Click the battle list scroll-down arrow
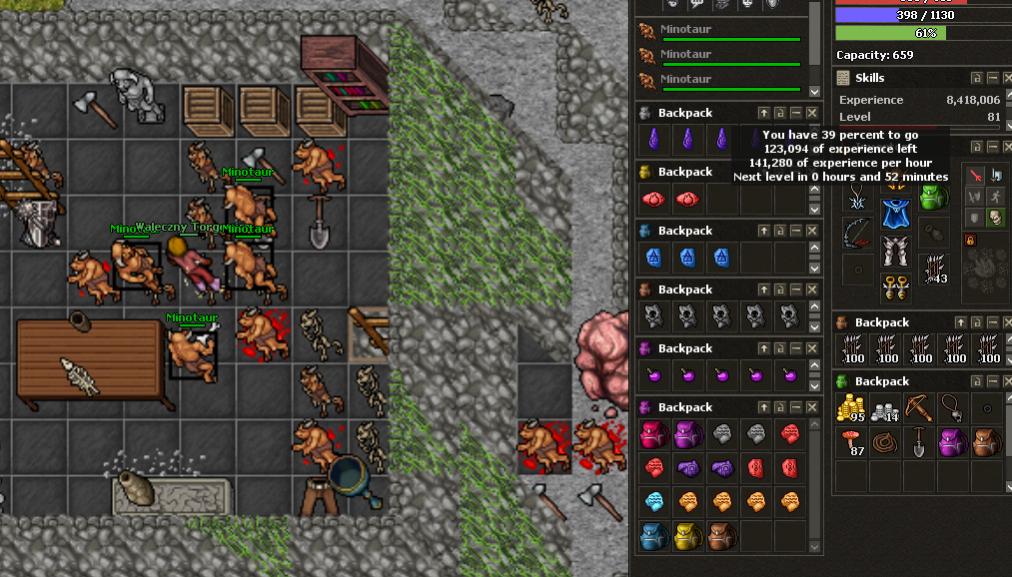 tap(815, 92)
